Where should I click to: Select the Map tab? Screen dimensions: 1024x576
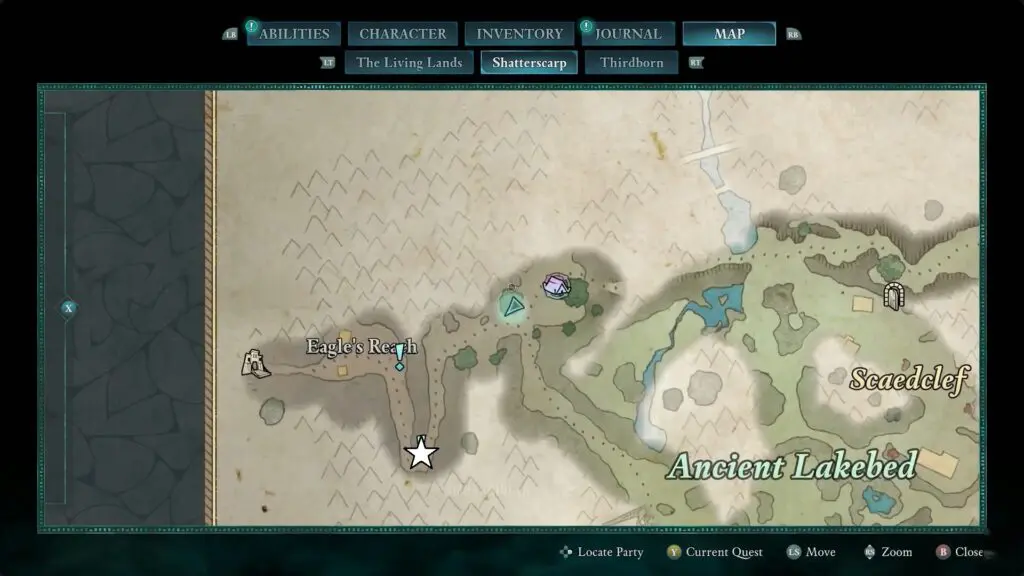point(728,34)
